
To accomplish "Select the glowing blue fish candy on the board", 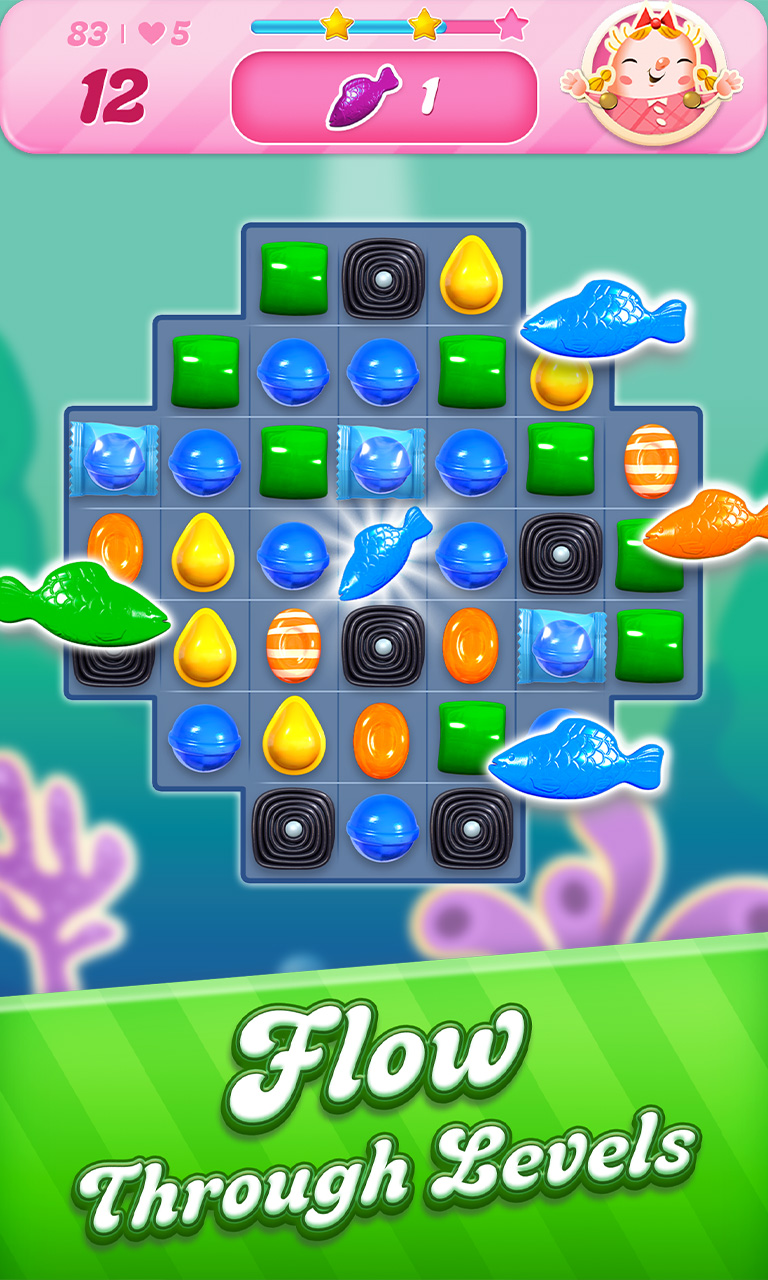I will [x=383, y=553].
